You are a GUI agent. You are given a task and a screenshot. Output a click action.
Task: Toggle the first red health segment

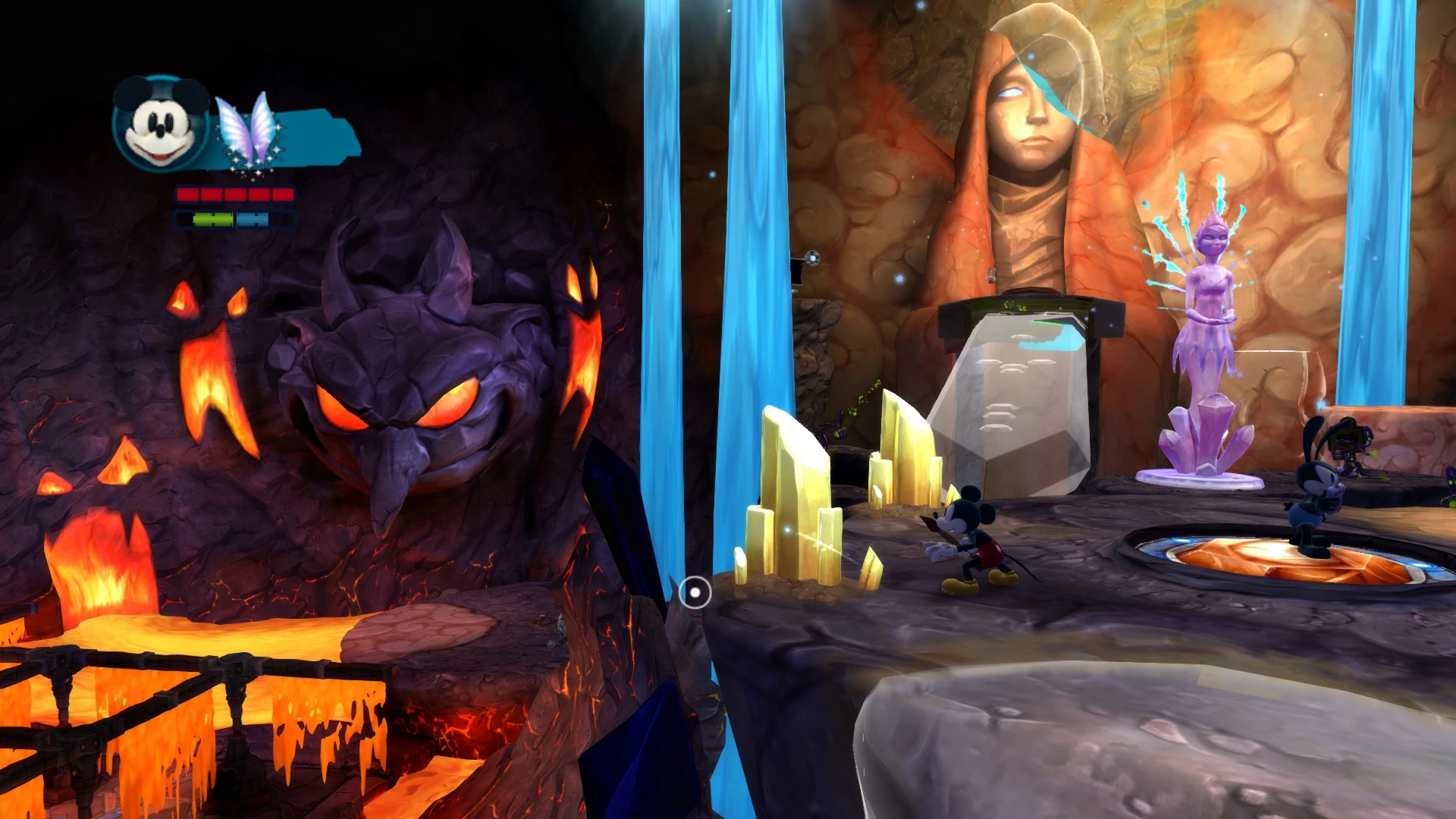pos(188,195)
